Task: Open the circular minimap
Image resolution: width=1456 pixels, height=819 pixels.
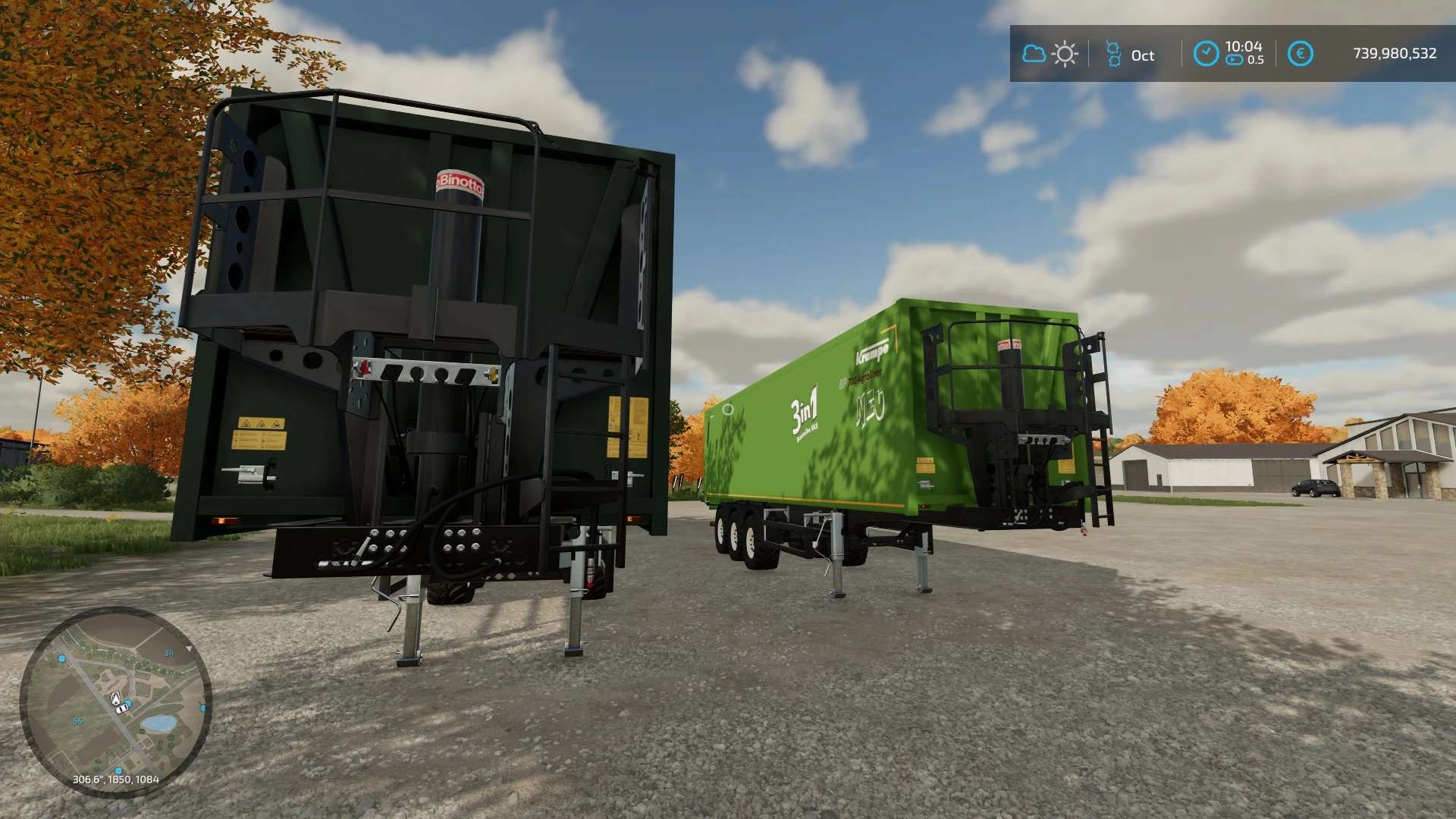Action: point(115,701)
